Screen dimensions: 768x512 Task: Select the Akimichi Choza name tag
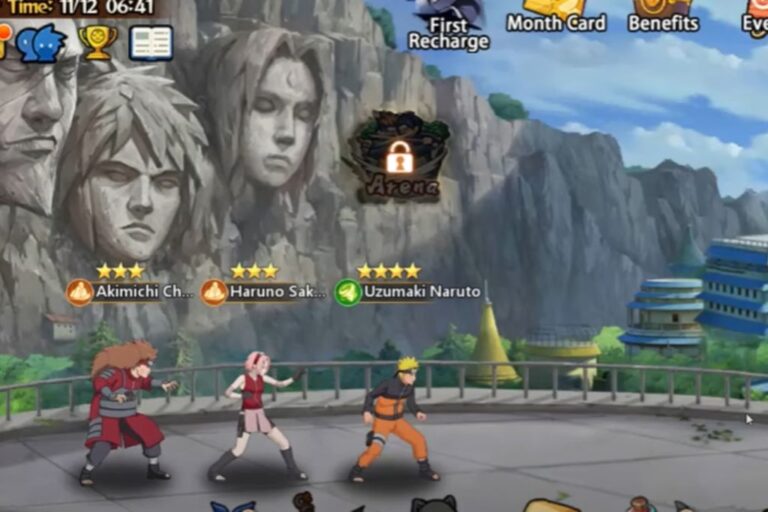click(131, 292)
